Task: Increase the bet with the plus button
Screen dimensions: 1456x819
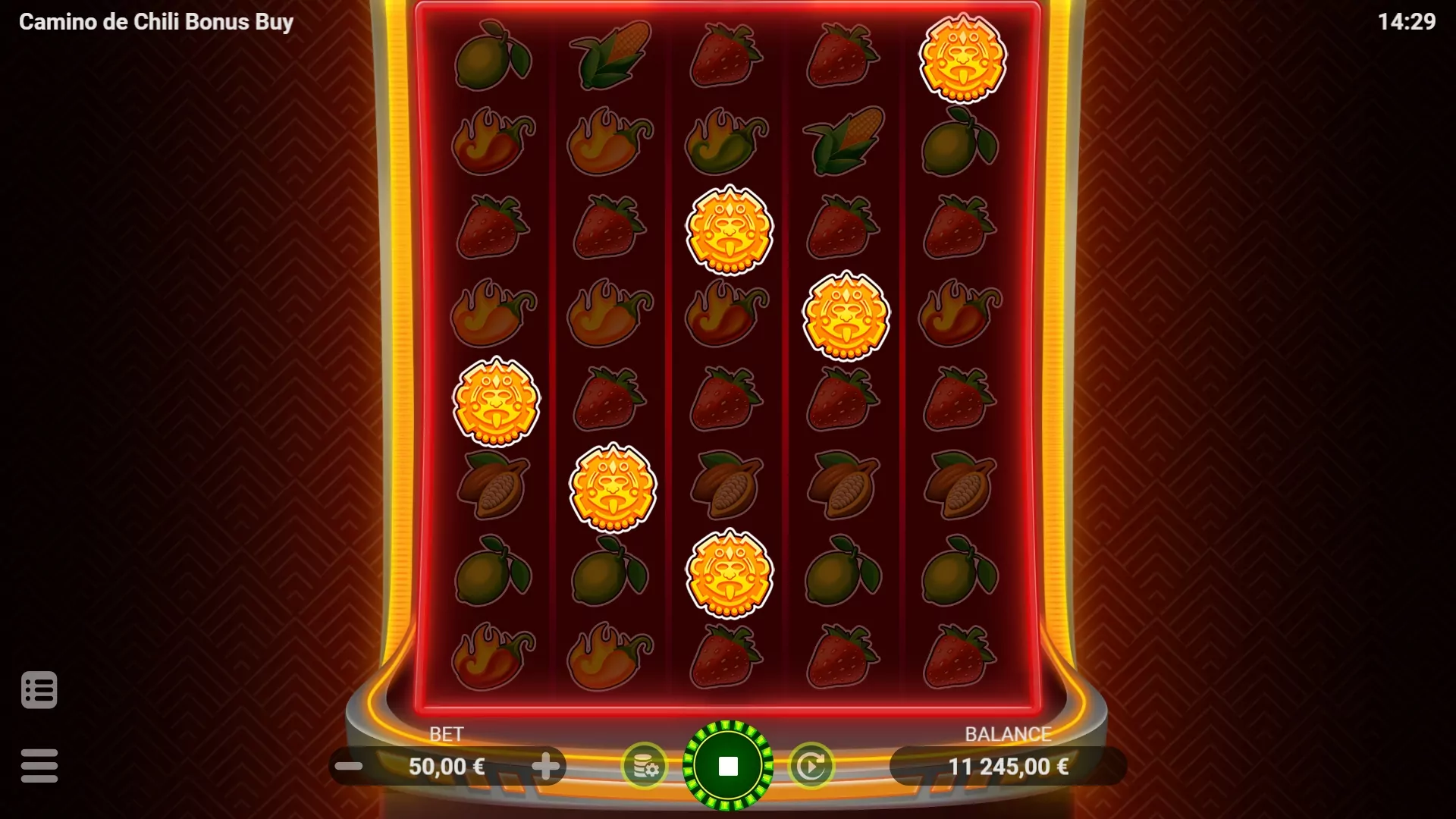Action: tap(545, 766)
